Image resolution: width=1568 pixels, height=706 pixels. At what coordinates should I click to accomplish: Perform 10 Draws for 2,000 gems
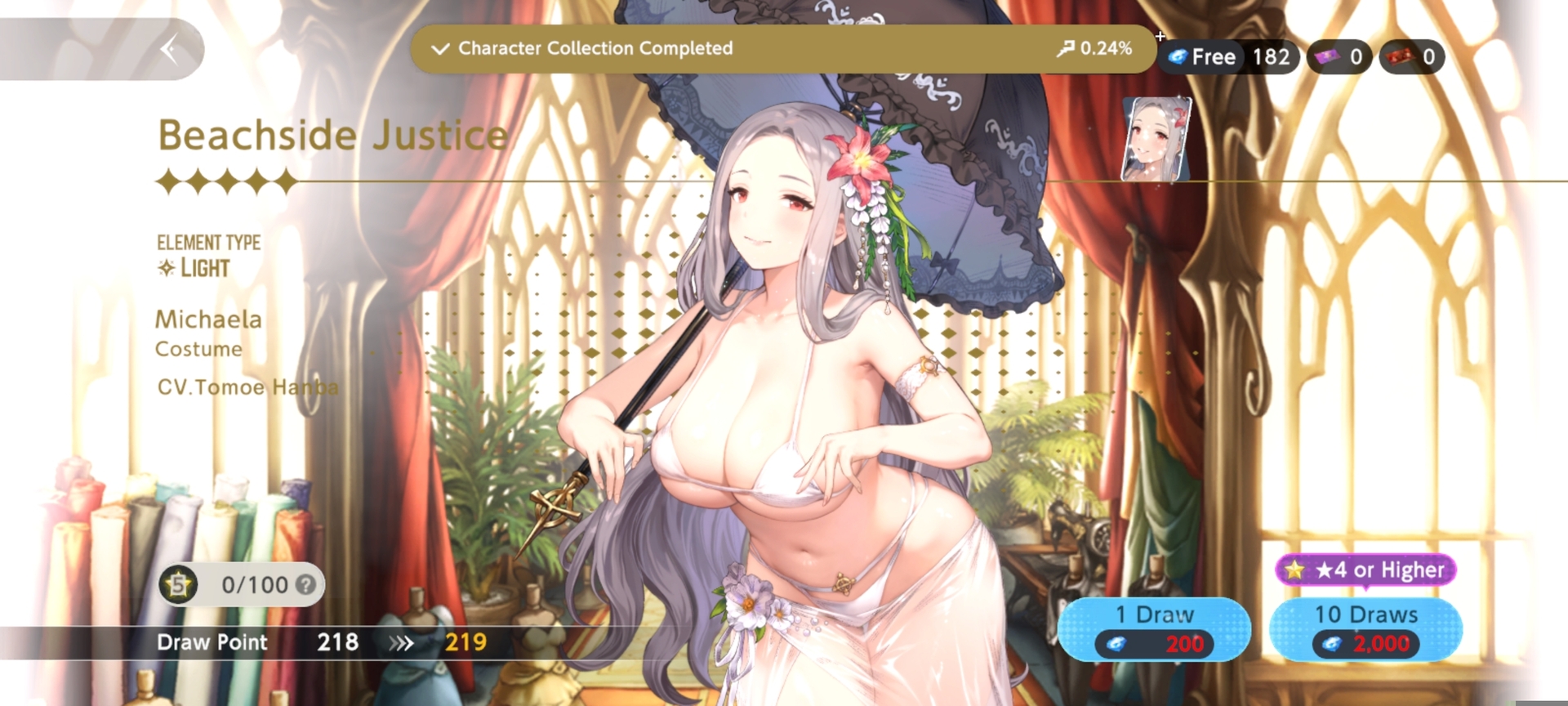tap(1365, 629)
